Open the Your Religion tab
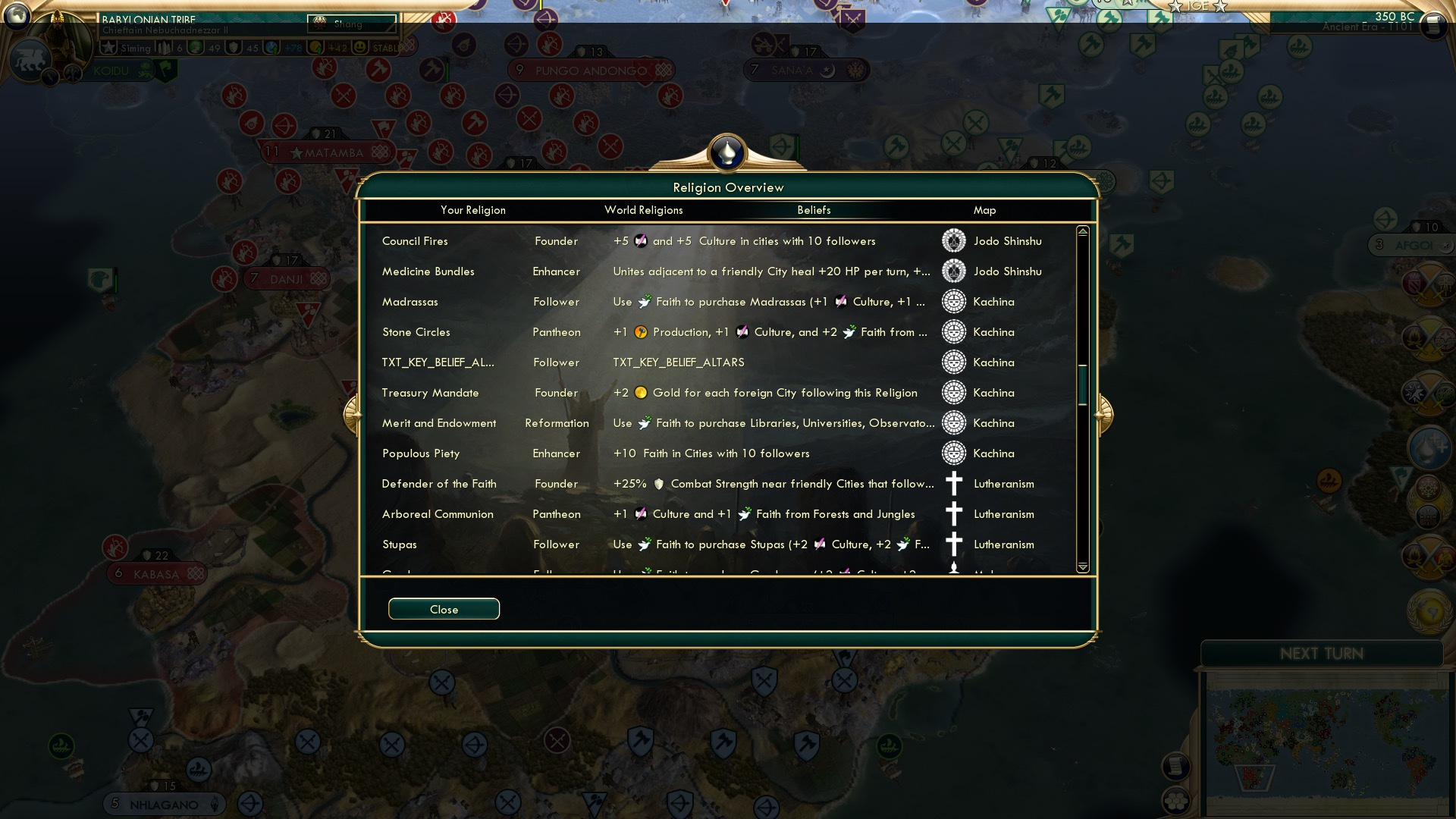1456x819 pixels. [473, 210]
